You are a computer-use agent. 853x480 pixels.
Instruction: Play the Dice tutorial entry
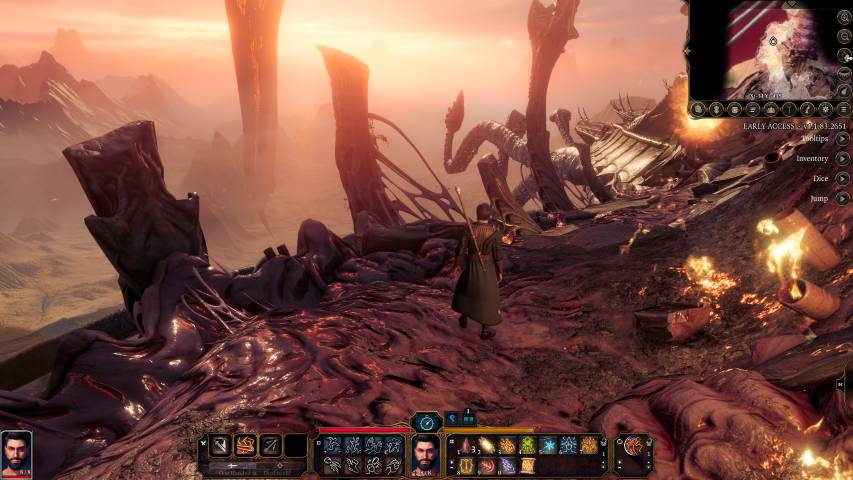pos(843,178)
